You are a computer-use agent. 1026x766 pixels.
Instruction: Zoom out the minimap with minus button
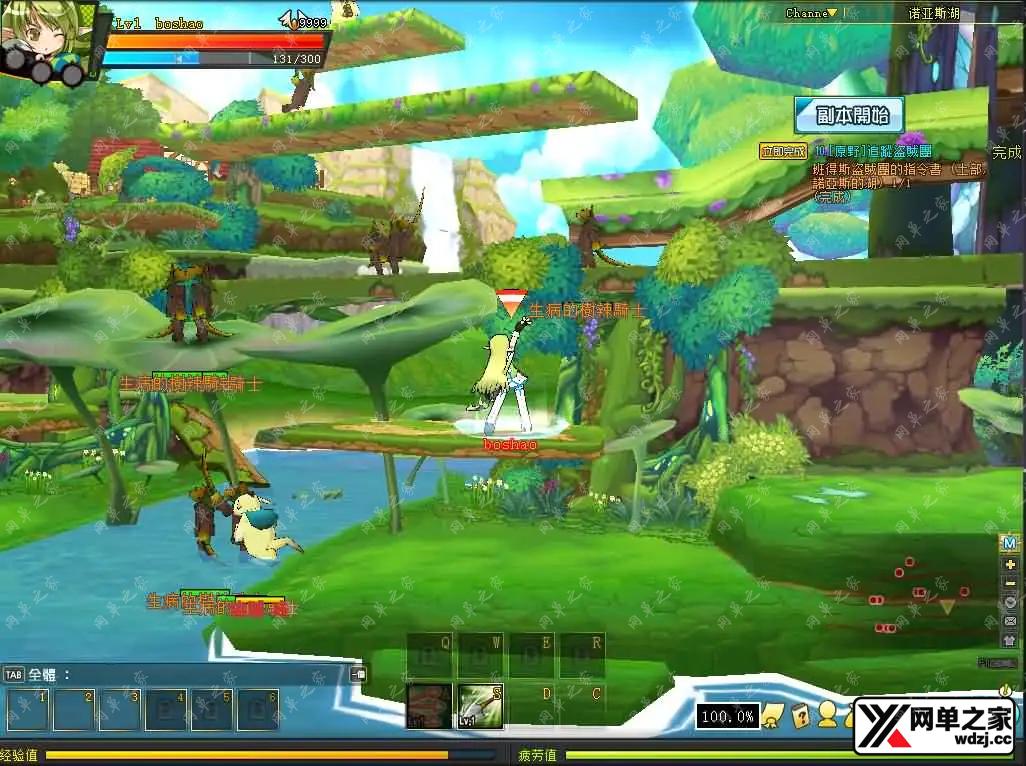pyautogui.click(x=1009, y=583)
